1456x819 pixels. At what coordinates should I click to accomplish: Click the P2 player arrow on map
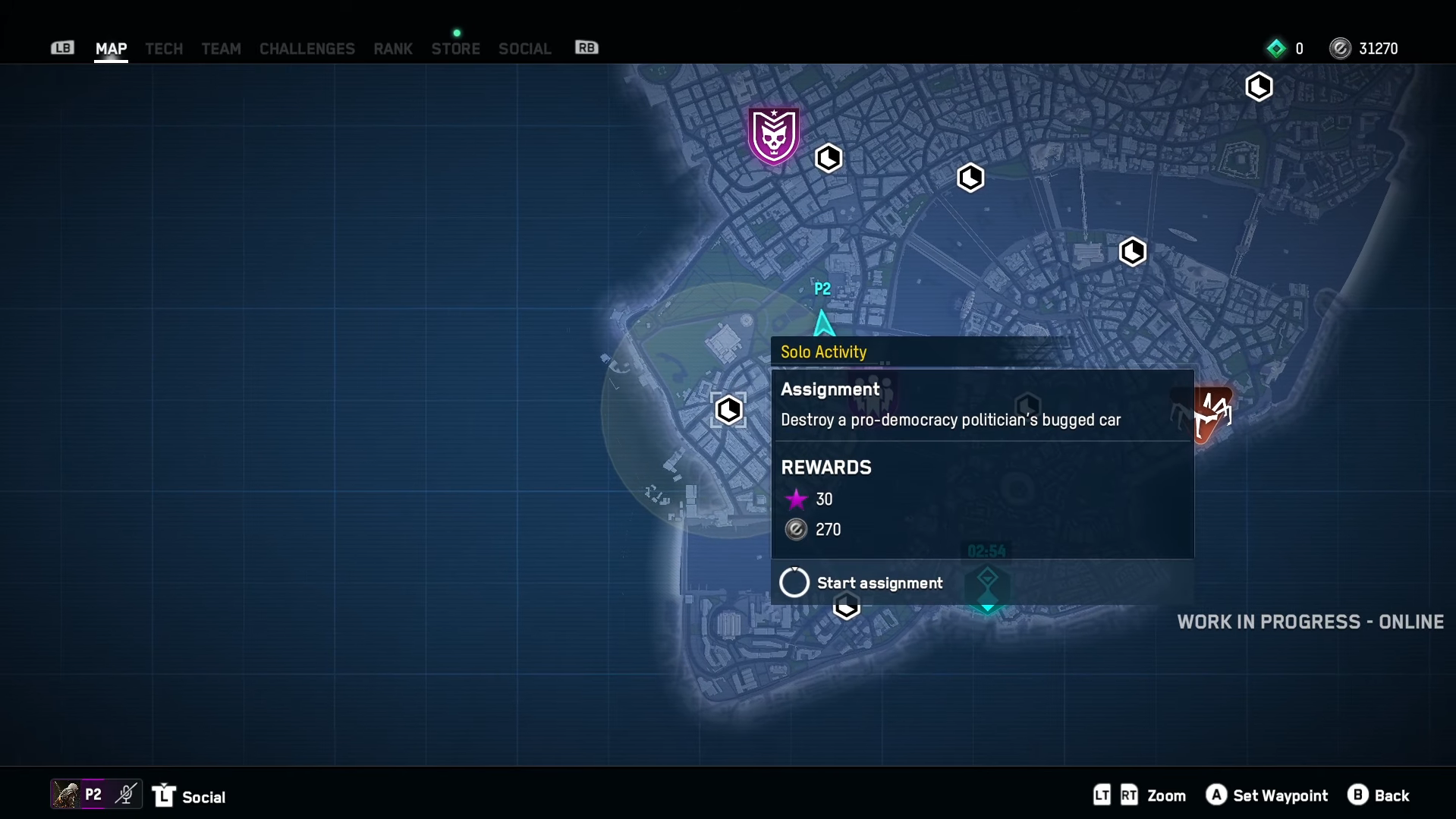[823, 323]
